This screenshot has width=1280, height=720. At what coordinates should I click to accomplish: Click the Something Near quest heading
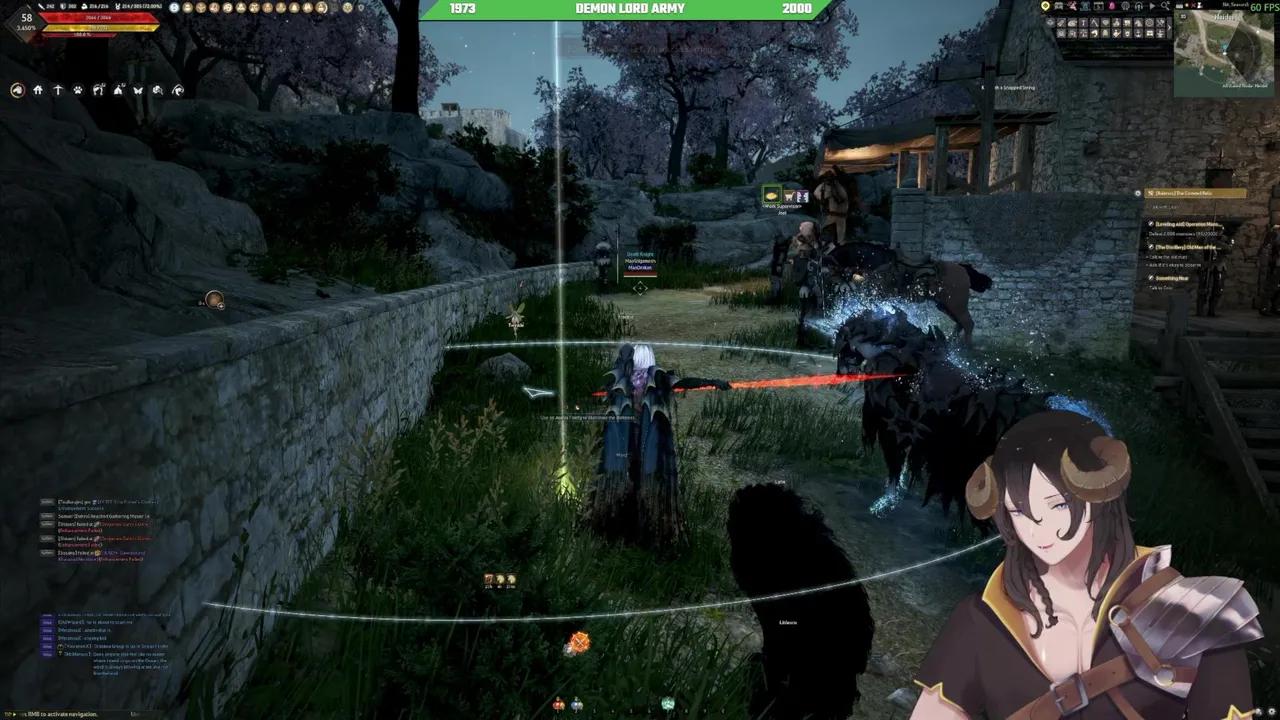pyautogui.click(x=1173, y=277)
